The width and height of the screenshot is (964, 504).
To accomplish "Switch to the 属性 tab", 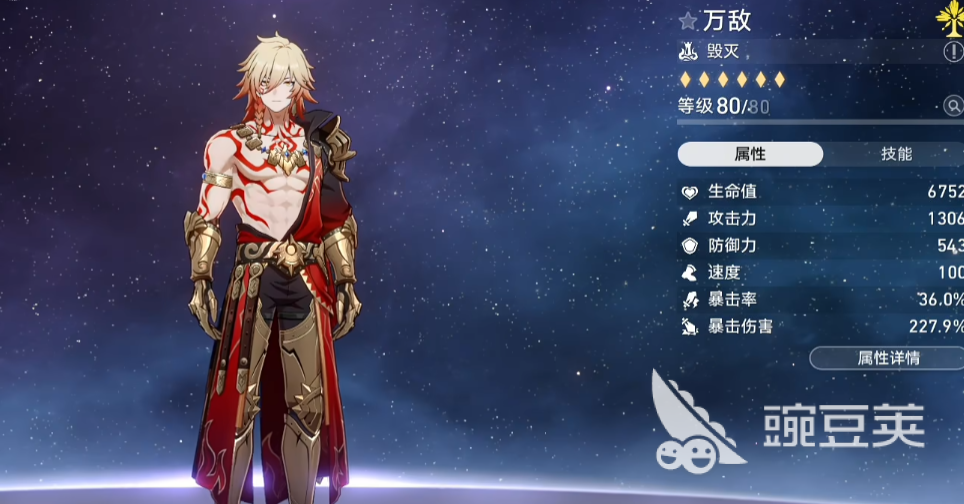I will point(750,154).
